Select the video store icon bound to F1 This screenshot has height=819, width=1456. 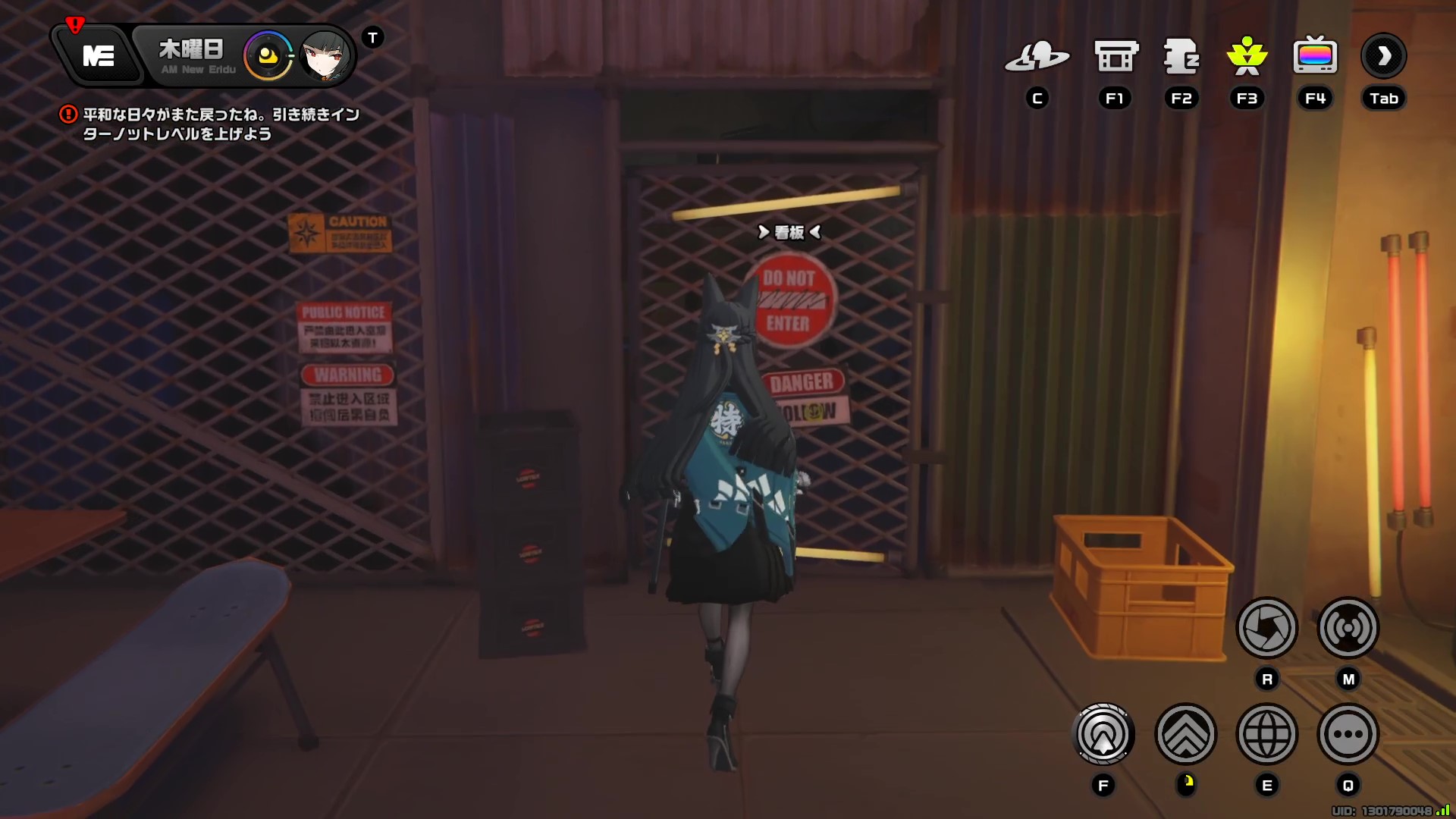pyautogui.click(x=1115, y=57)
